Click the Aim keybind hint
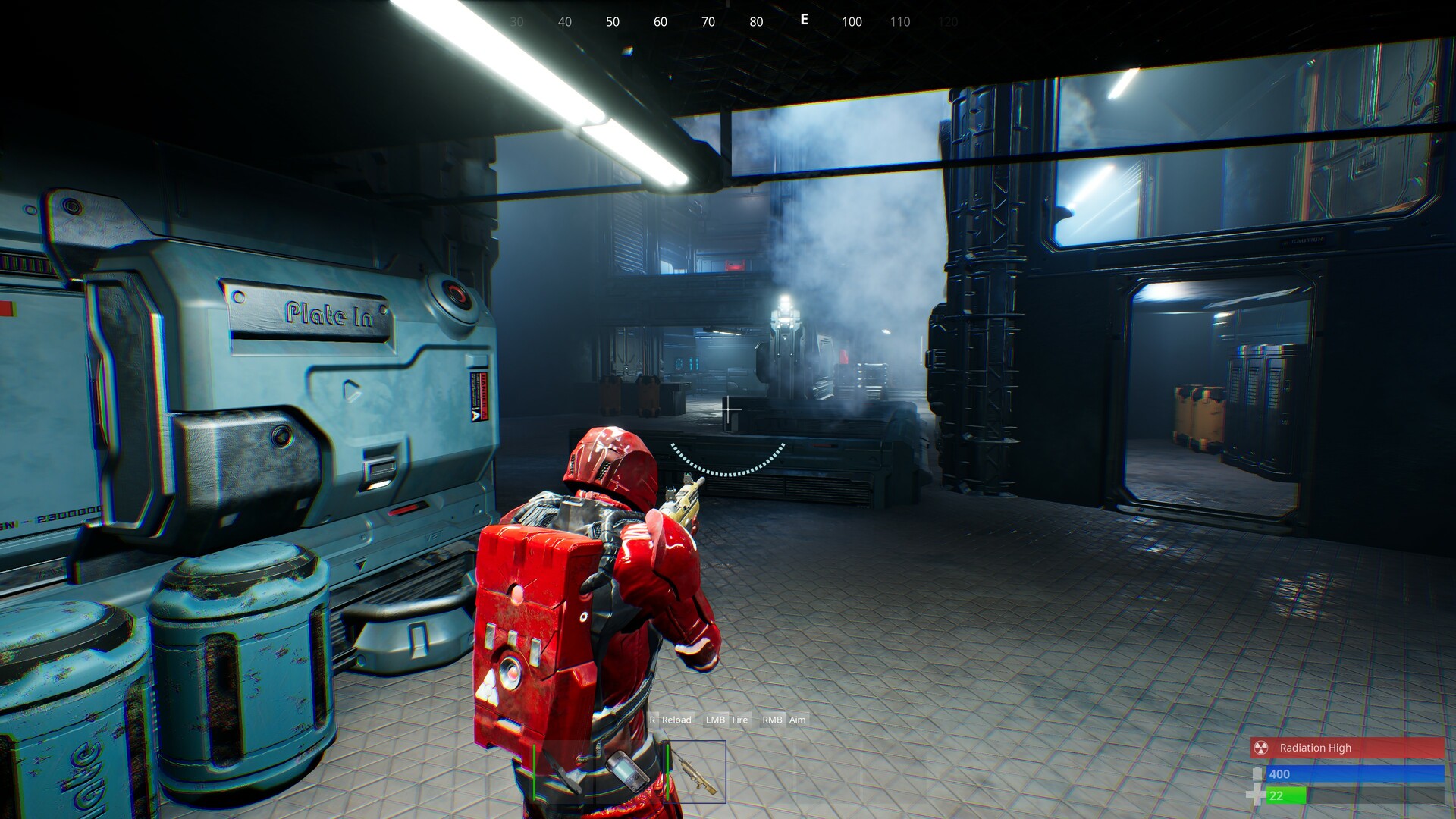The height and width of the screenshot is (819, 1456). pos(795,720)
